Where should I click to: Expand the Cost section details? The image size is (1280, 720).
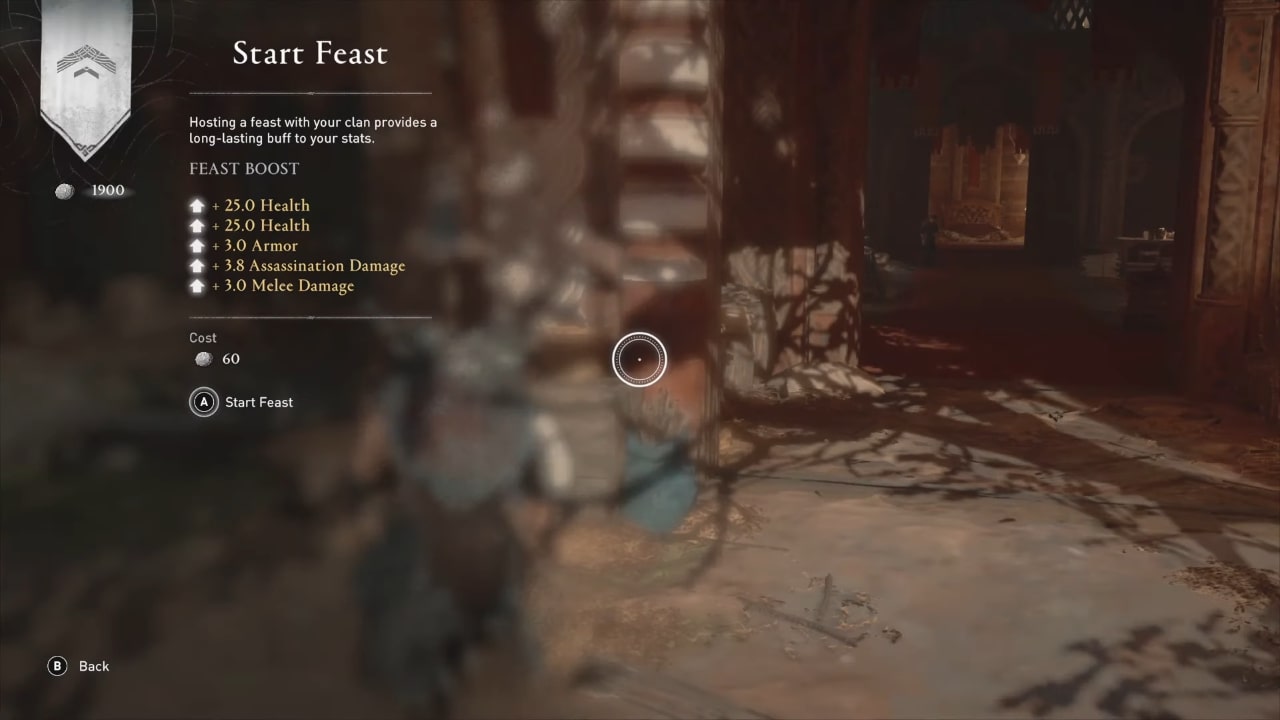pos(203,338)
